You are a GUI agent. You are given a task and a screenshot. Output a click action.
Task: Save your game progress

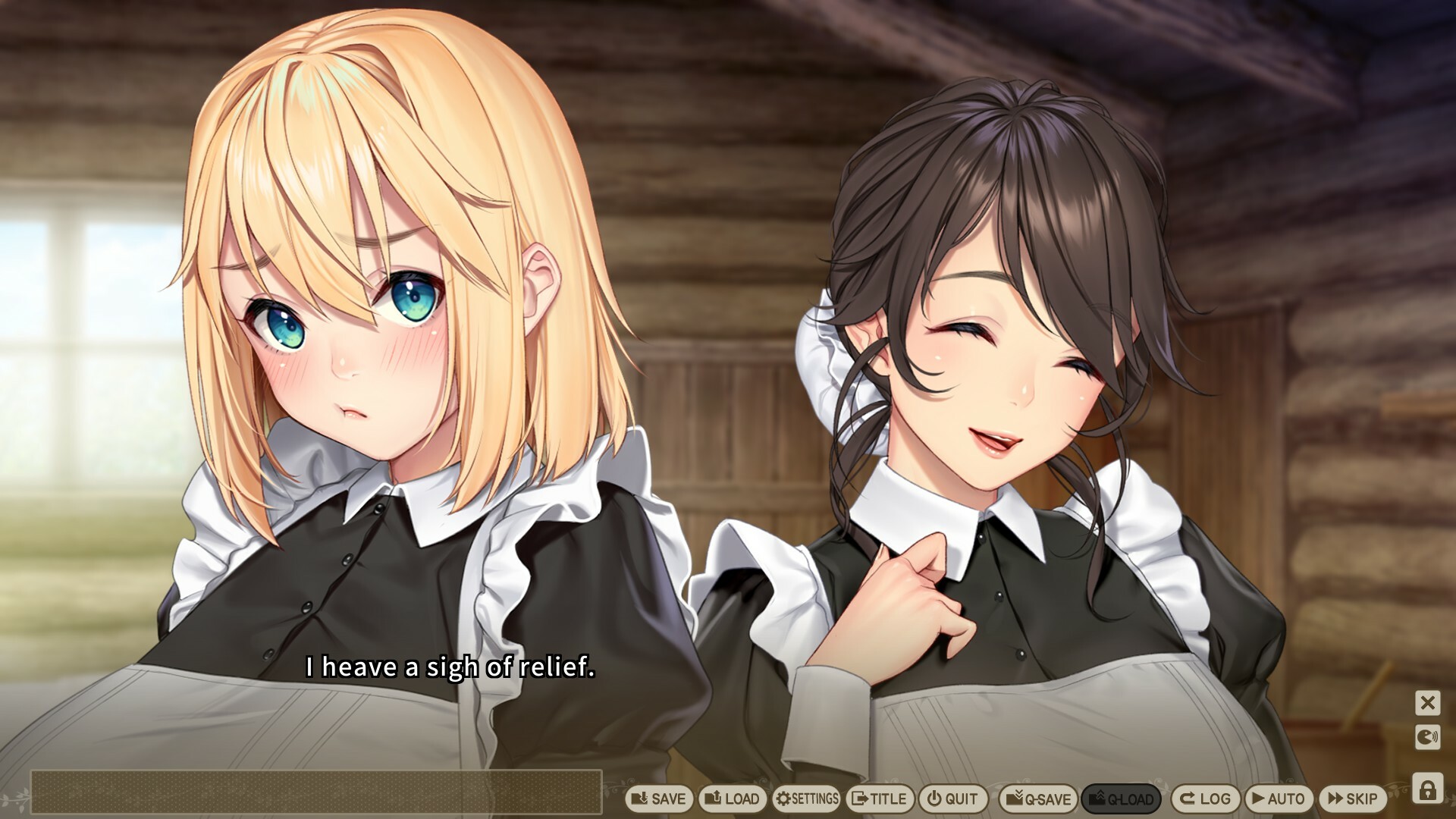(x=659, y=799)
